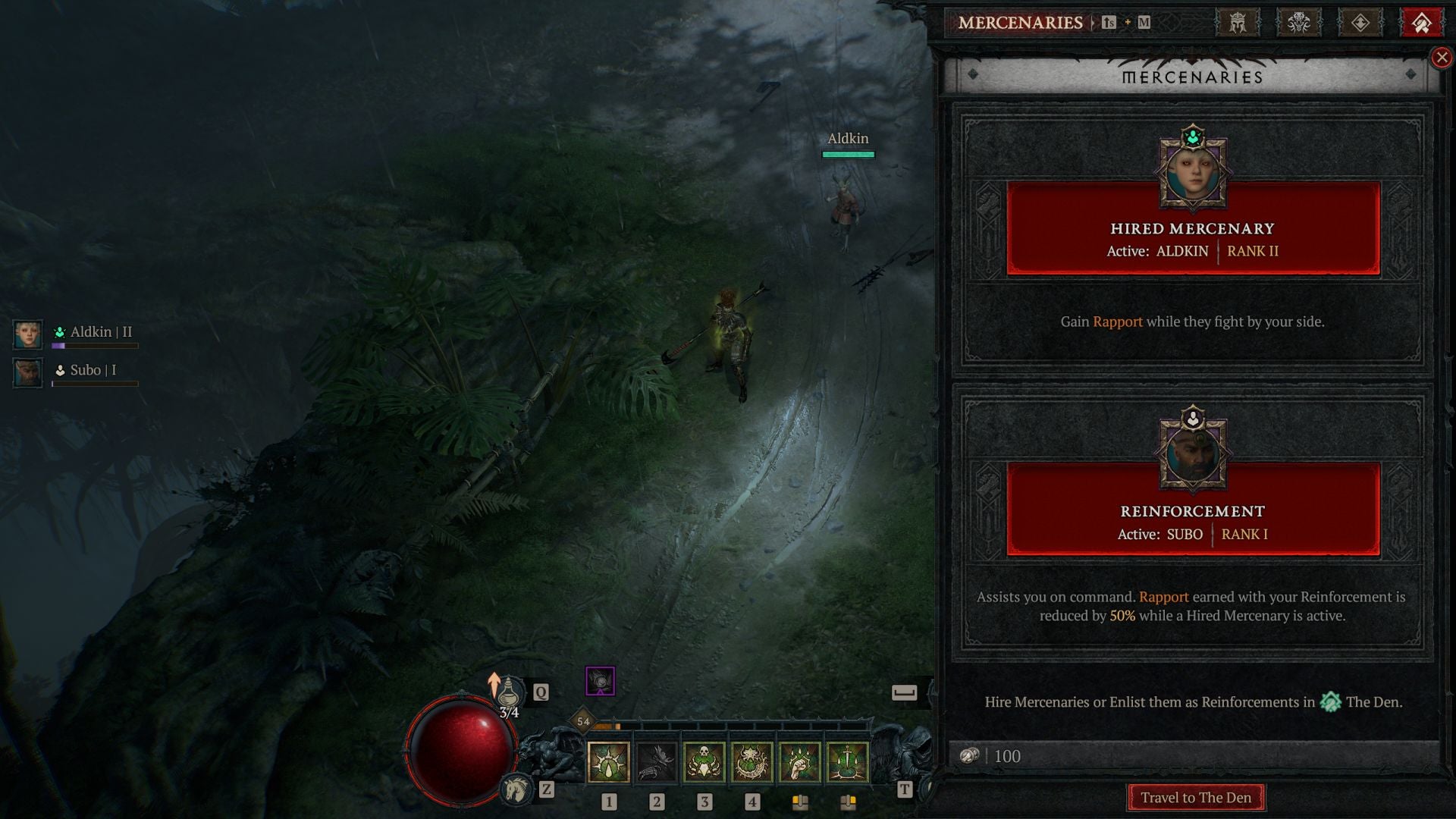
Task: Open the dragon-head tab in the header
Action: [1298, 21]
